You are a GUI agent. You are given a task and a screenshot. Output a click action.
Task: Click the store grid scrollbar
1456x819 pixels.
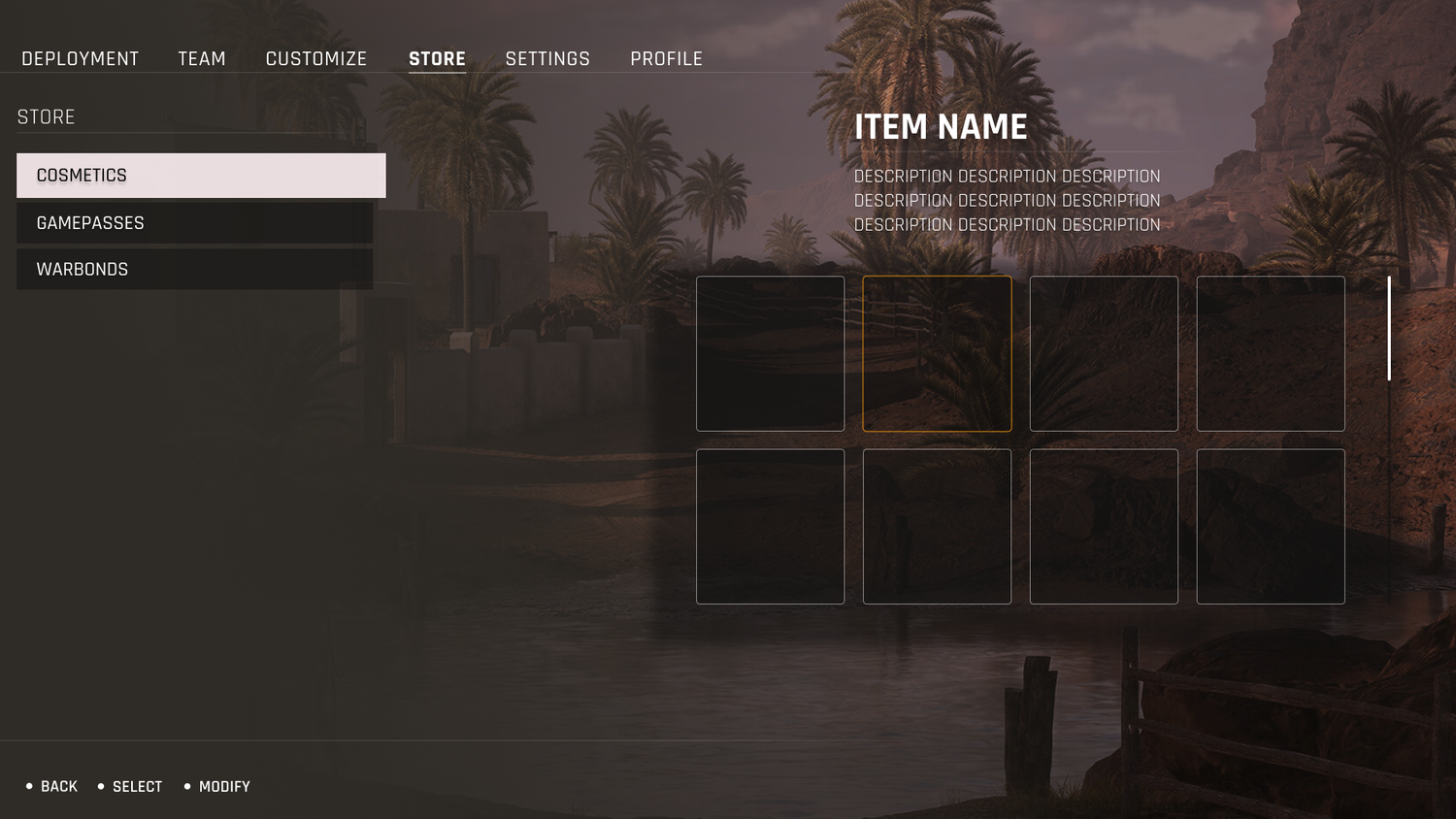1389,328
